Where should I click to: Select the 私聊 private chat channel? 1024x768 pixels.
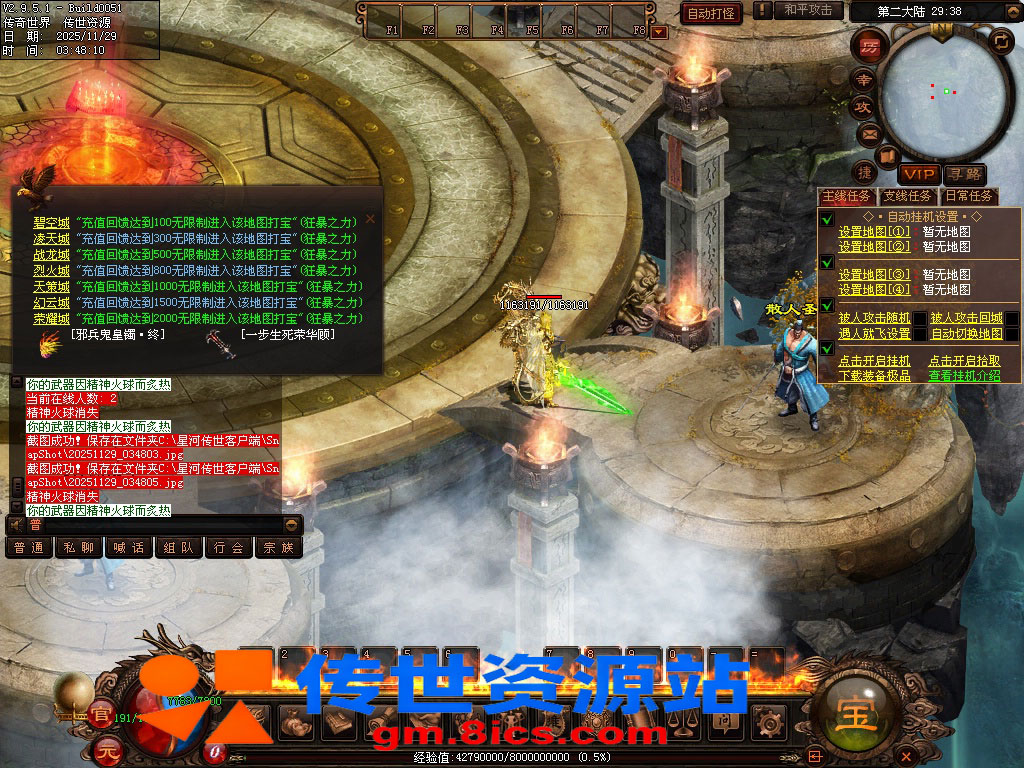pyautogui.click(x=79, y=548)
